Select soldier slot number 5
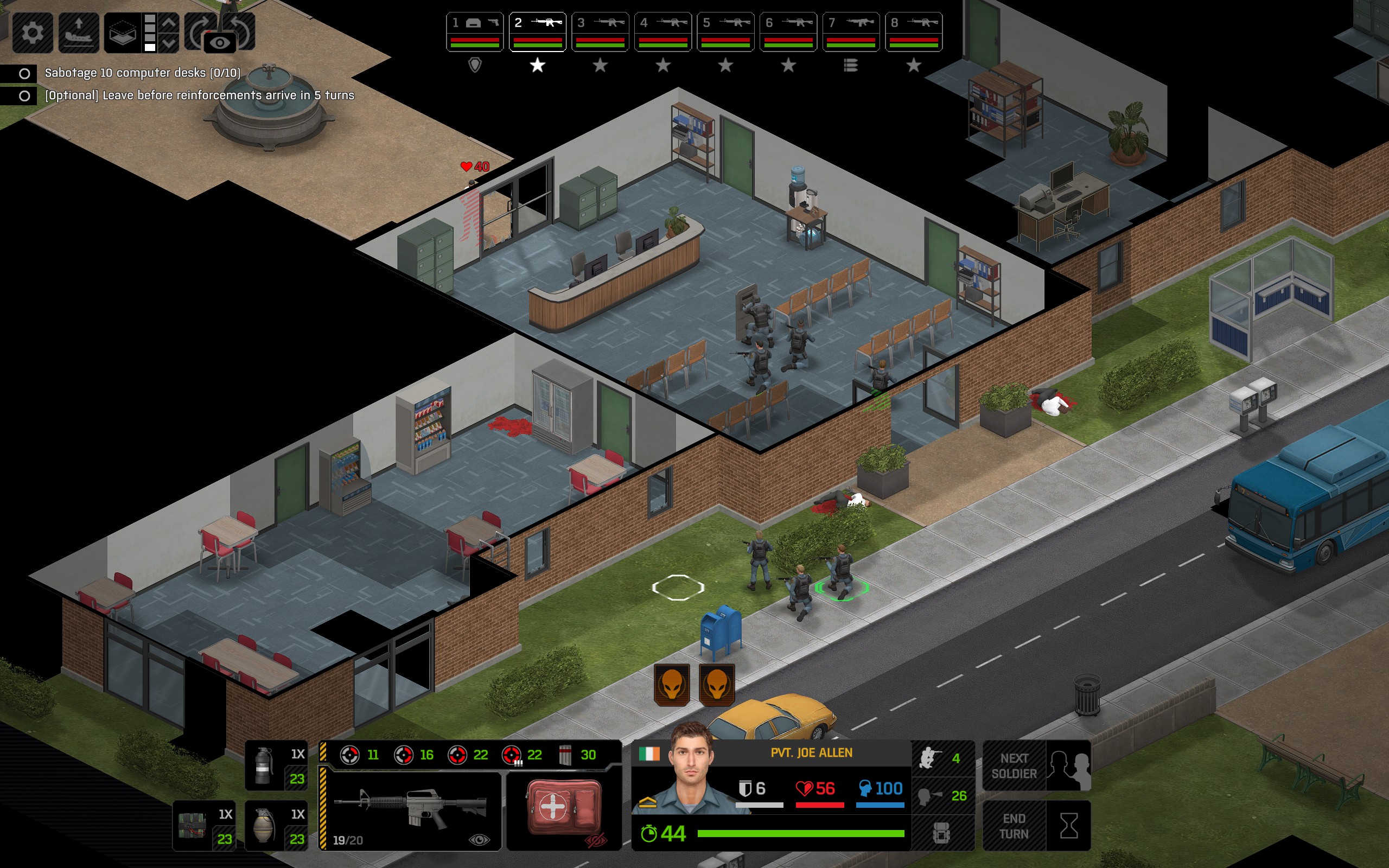 point(725,32)
